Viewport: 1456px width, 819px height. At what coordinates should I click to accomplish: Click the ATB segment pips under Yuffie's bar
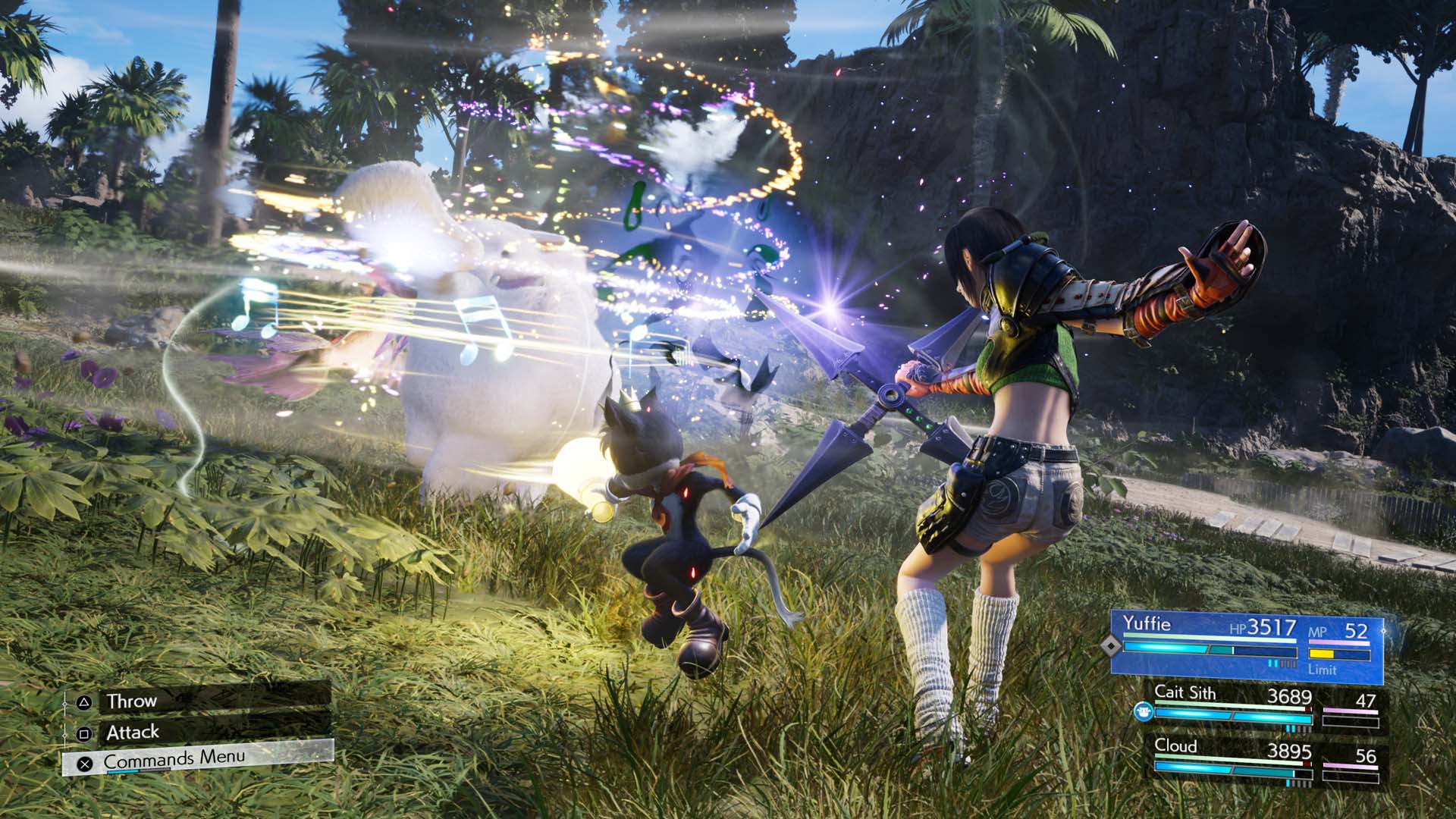pyautogui.click(x=1282, y=662)
